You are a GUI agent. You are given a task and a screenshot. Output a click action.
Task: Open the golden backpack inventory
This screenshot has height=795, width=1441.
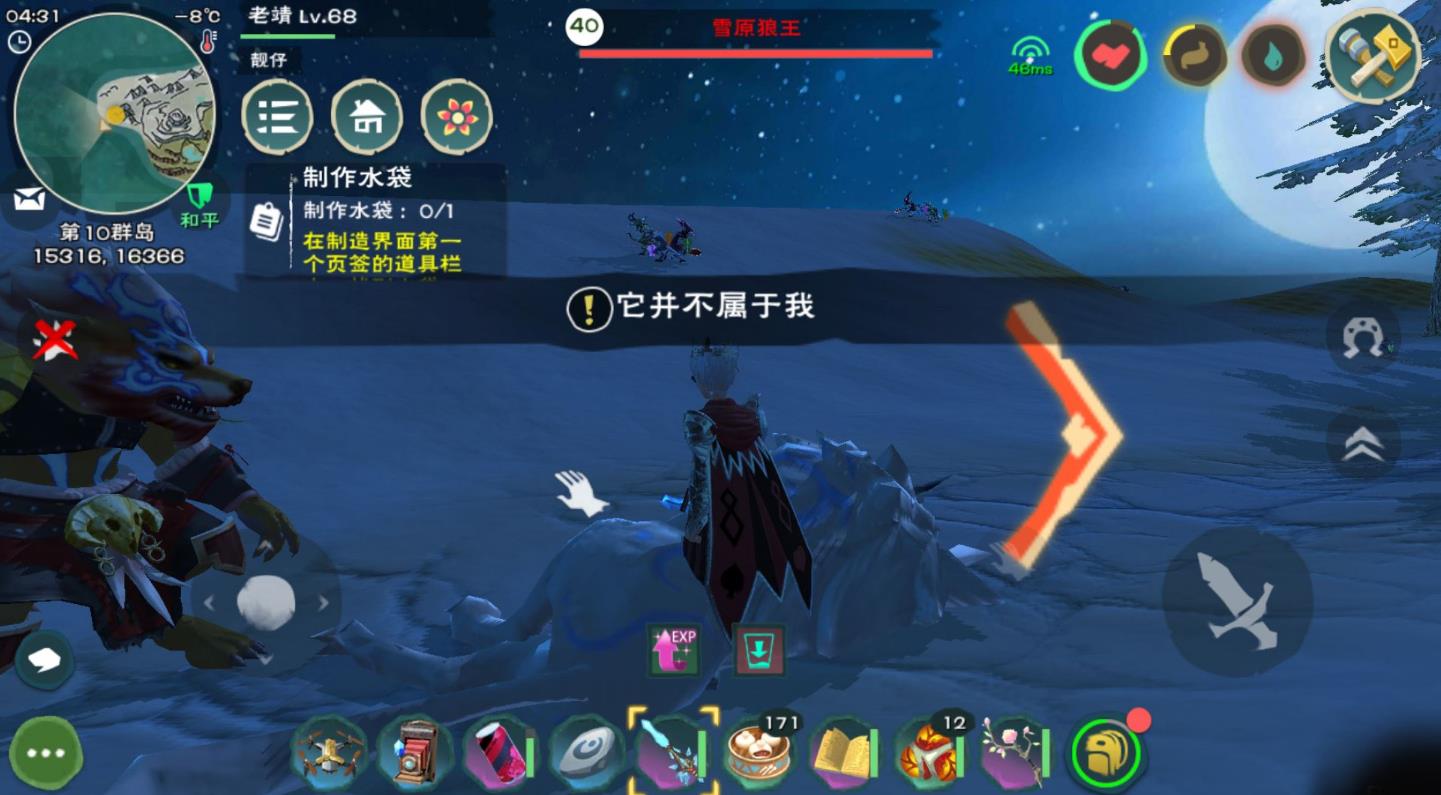1105,754
